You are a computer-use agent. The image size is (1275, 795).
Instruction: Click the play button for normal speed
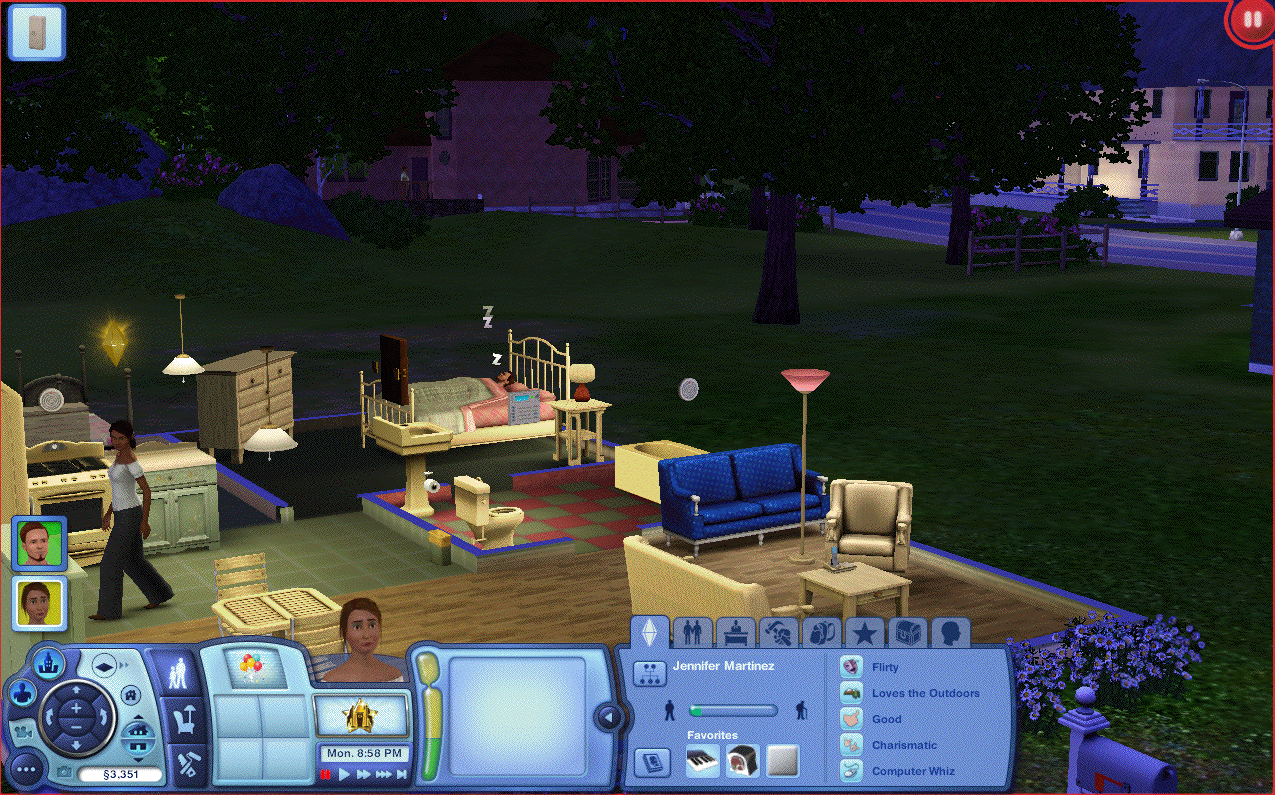pyautogui.click(x=345, y=774)
